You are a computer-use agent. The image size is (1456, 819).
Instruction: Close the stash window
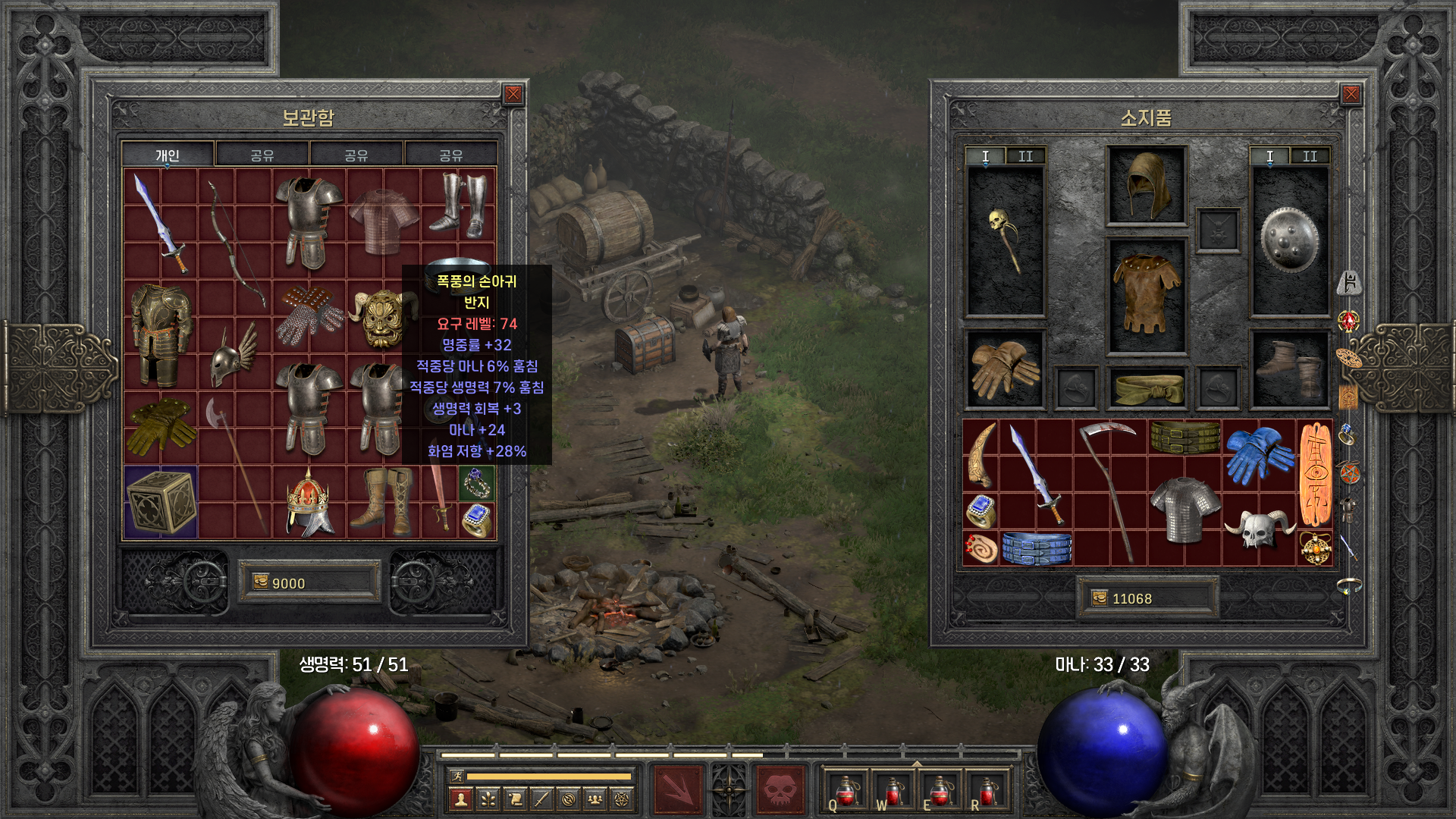click(513, 94)
